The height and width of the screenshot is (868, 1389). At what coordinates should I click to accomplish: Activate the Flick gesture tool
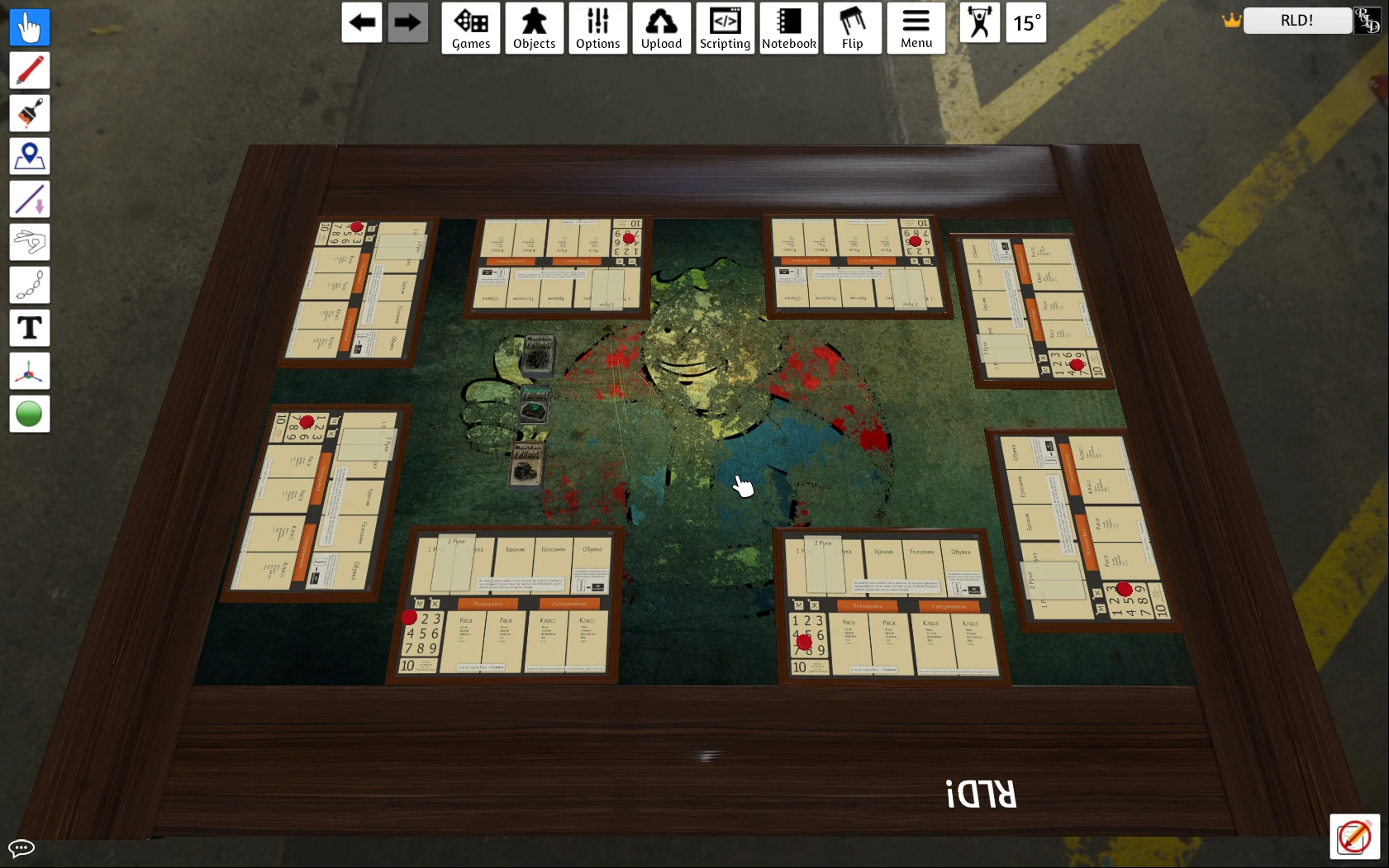coord(29,242)
